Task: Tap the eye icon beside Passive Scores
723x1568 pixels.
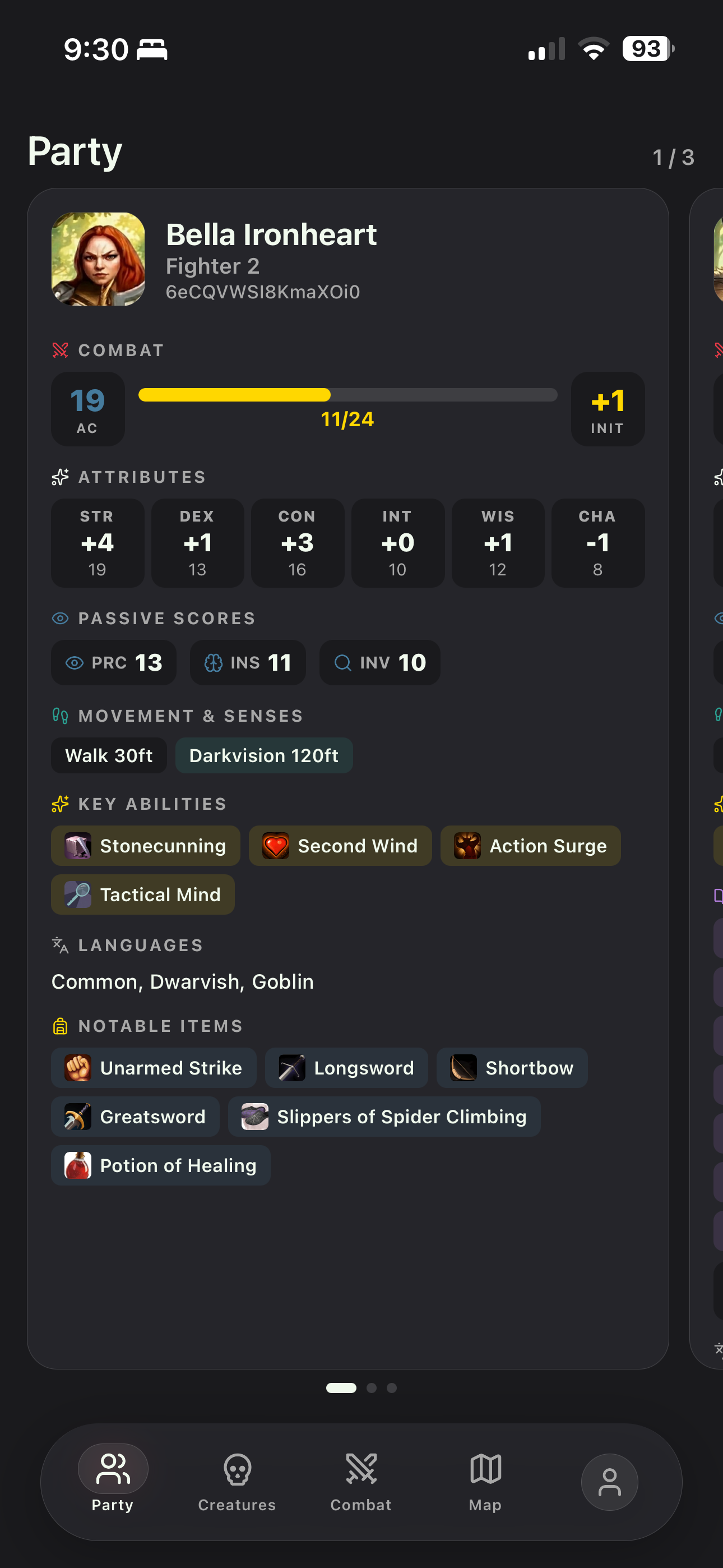Action: click(x=59, y=618)
